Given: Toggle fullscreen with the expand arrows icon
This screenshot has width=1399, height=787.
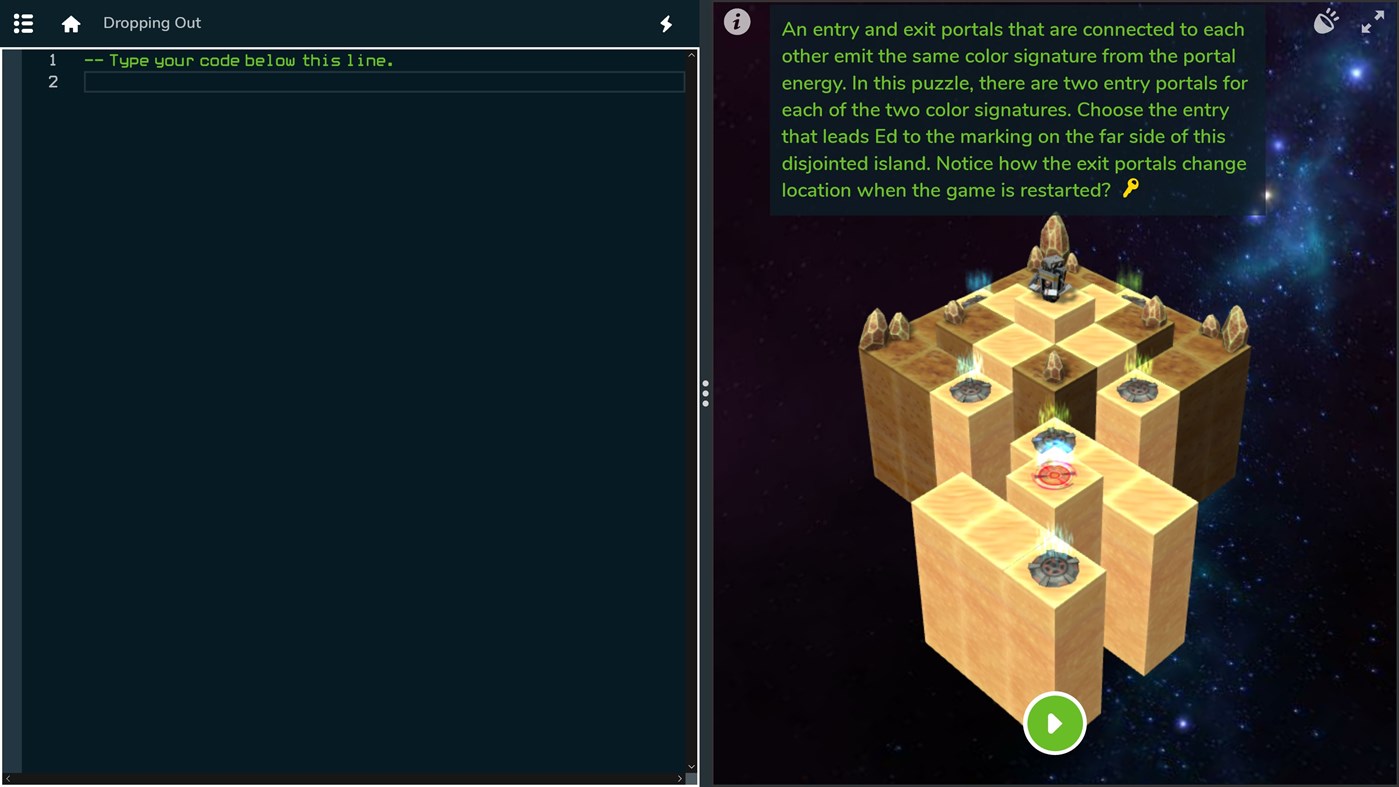Looking at the screenshot, I should pyautogui.click(x=1372, y=22).
